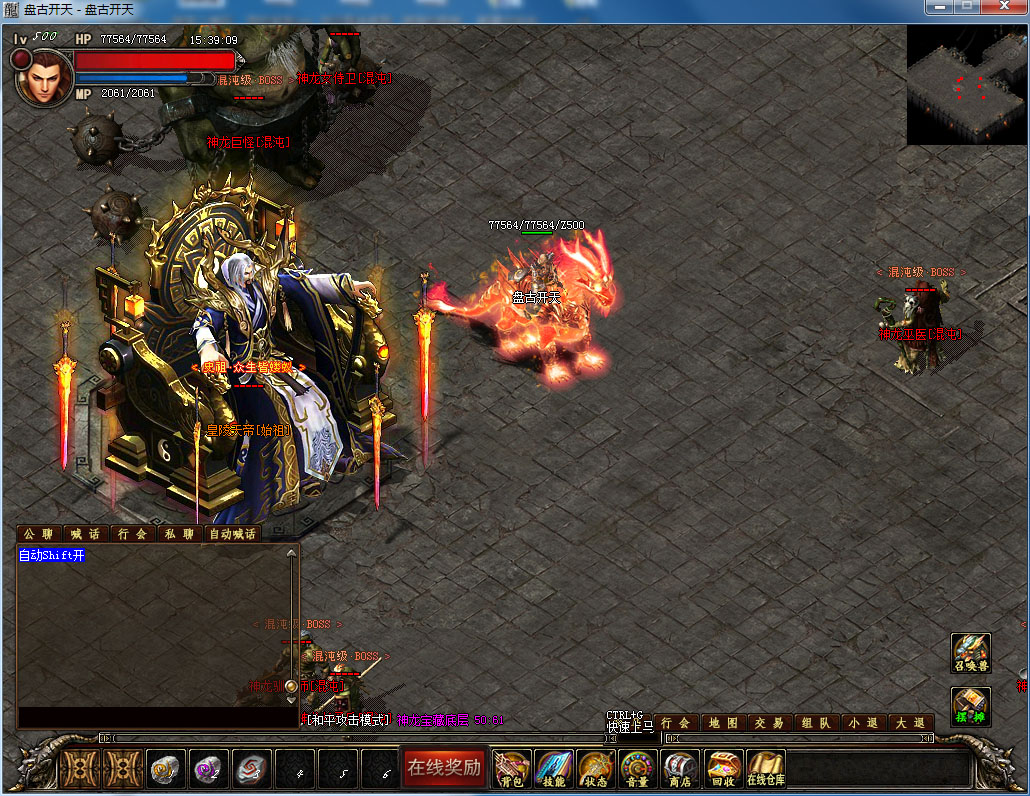This screenshot has height=796, width=1030.
Task: Show the 状态 character status
Action: [596, 768]
